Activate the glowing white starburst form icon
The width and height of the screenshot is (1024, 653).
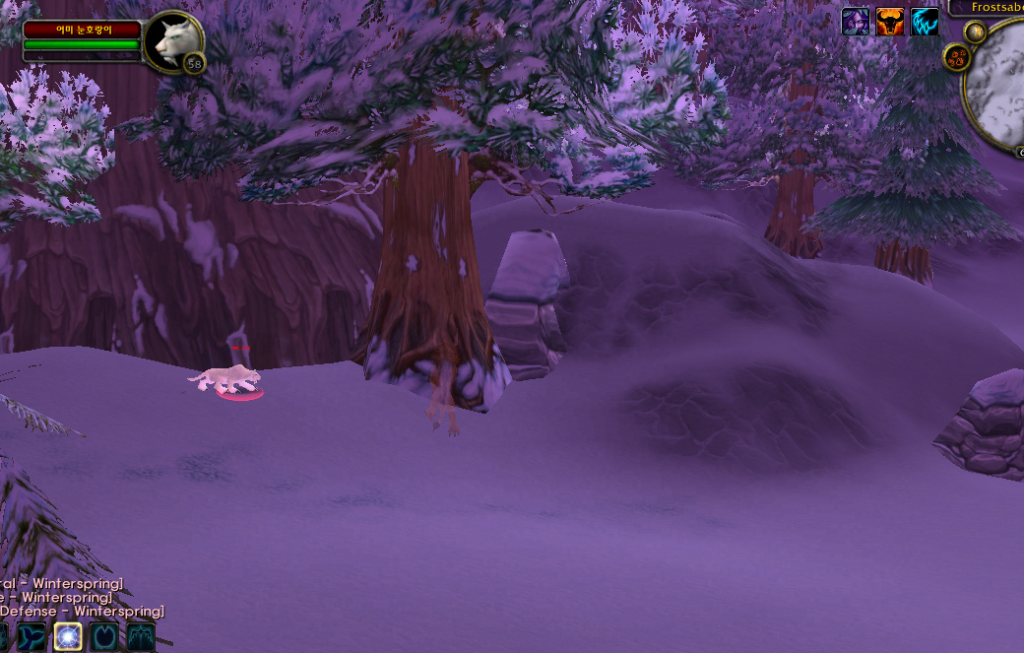68,636
